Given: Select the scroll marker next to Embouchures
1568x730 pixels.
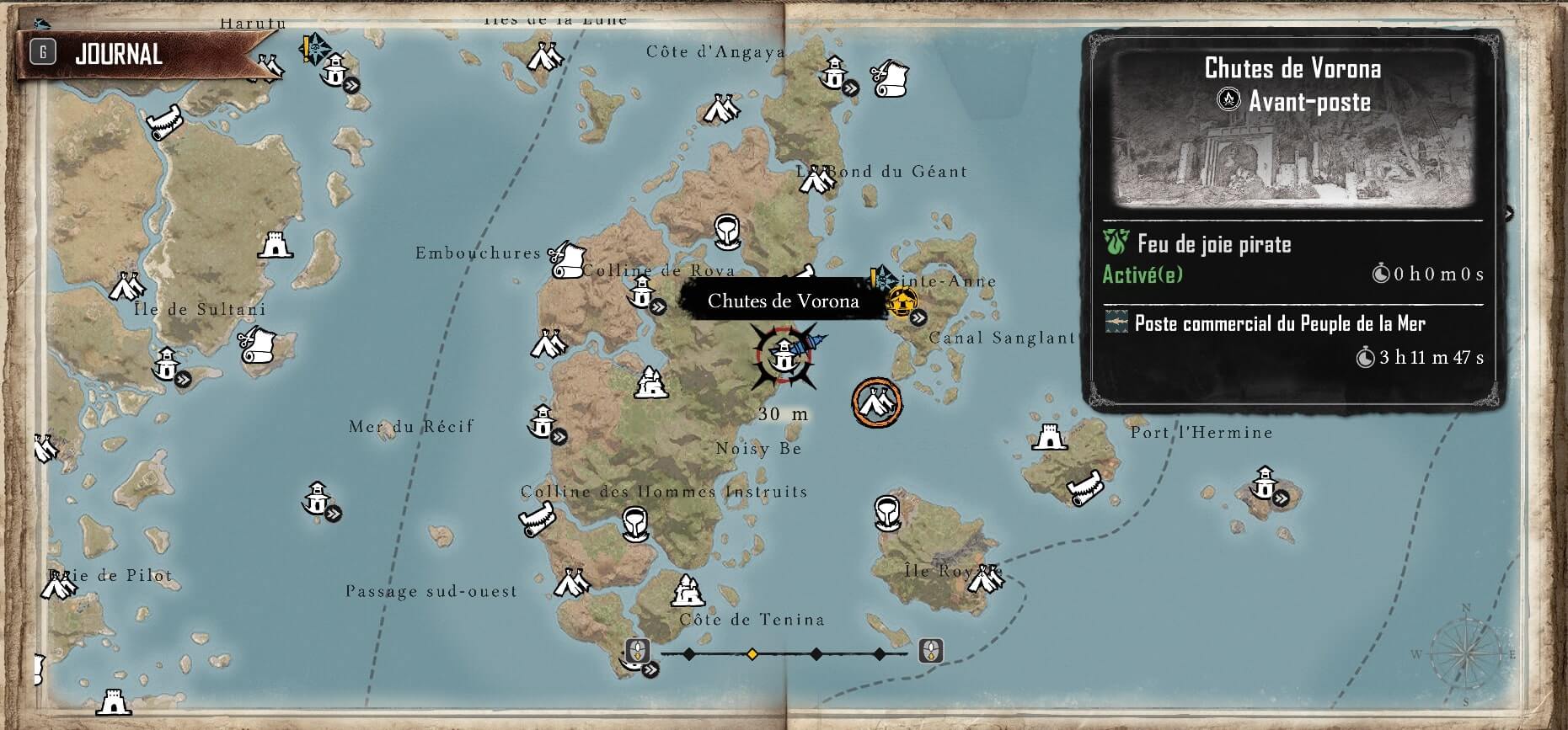Looking at the screenshot, I should point(568,259).
